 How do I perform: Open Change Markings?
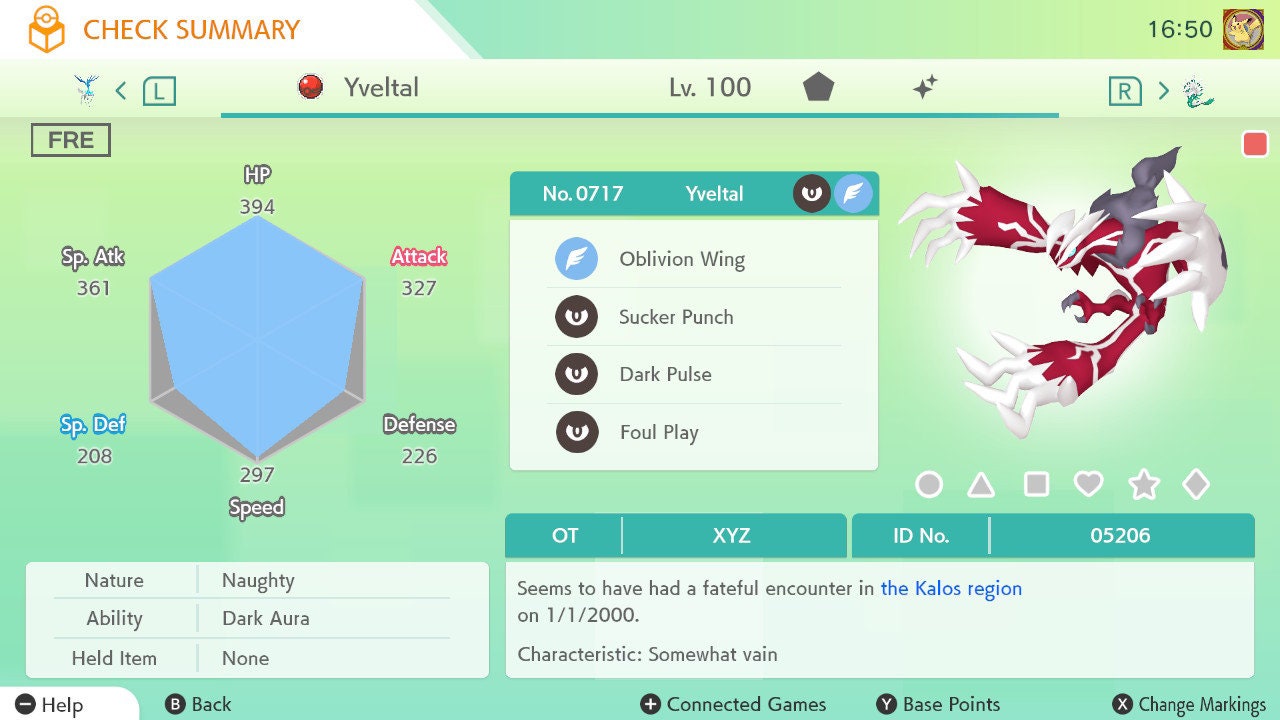(1190, 705)
